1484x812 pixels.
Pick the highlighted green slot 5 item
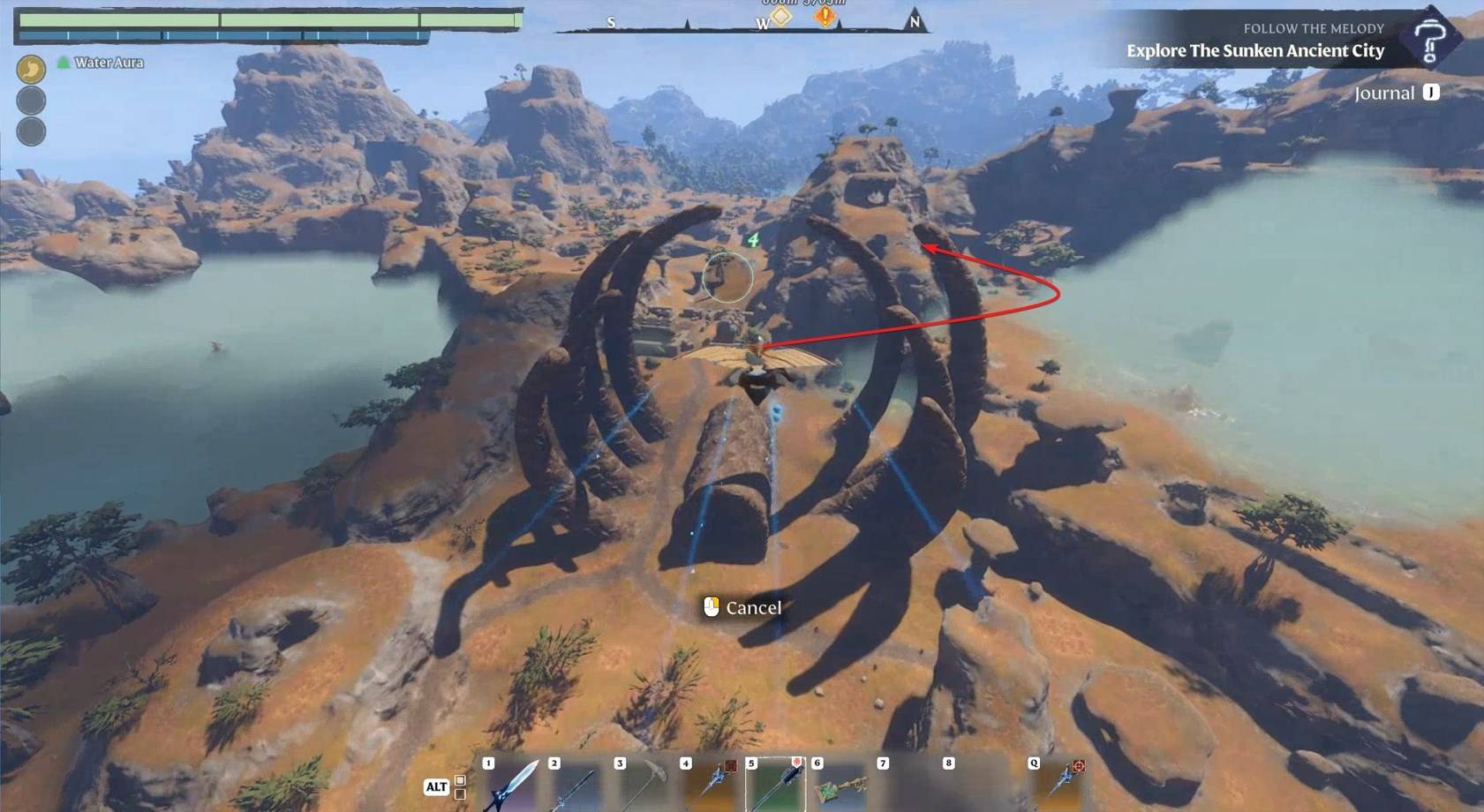click(x=777, y=785)
